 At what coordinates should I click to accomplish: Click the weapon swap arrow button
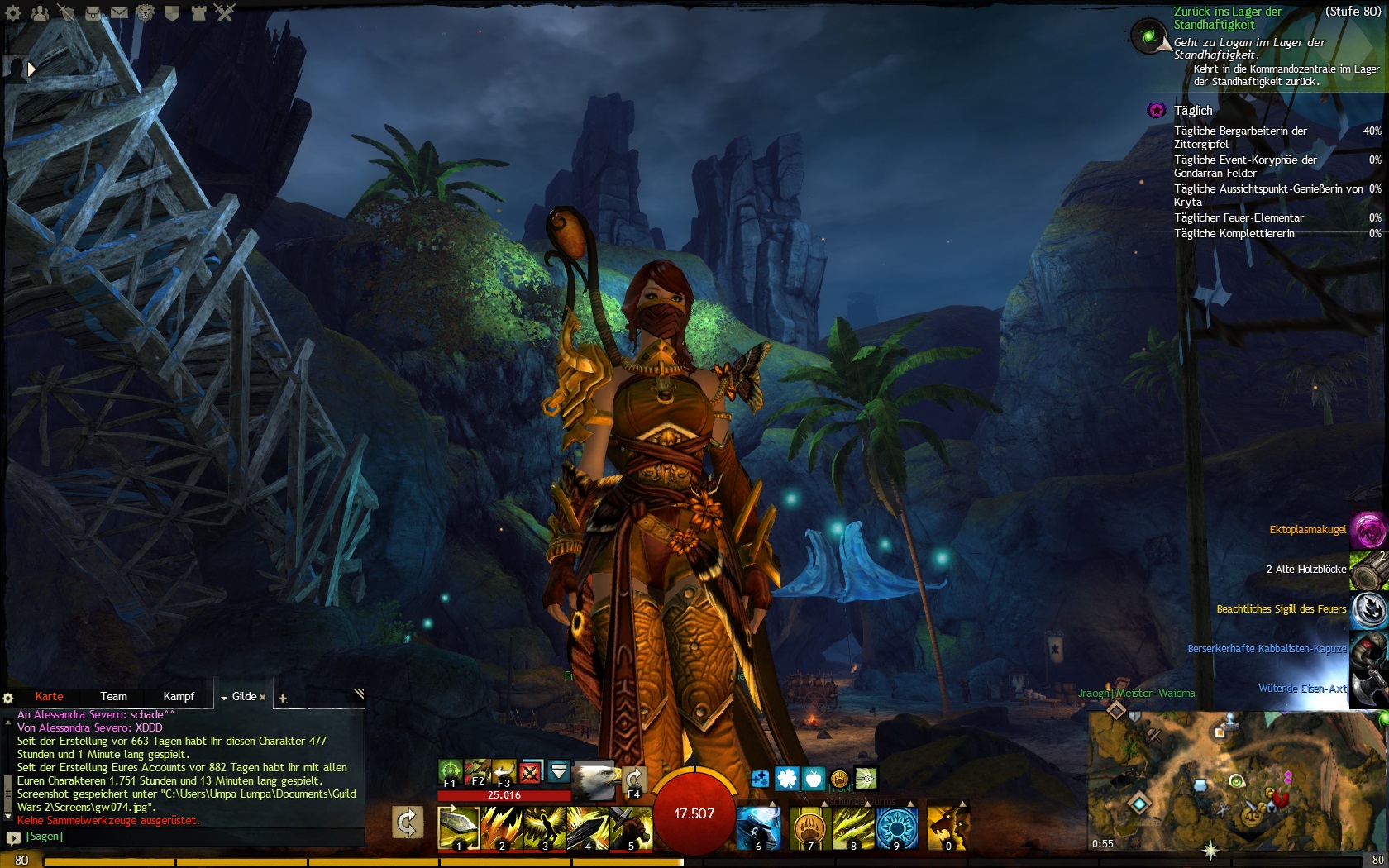click(x=408, y=823)
